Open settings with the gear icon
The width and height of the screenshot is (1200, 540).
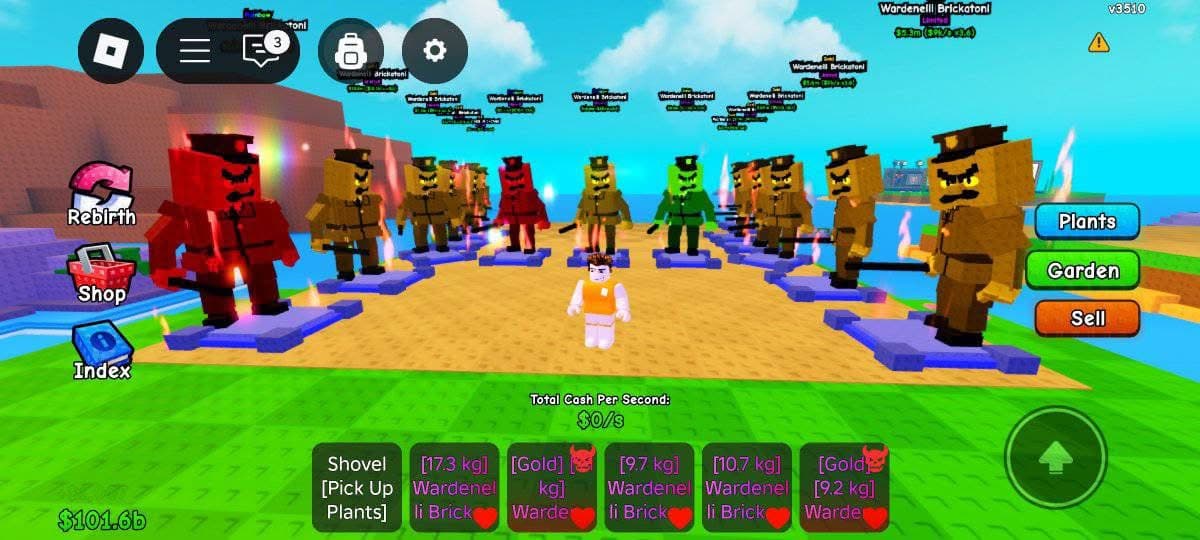[434, 51]
